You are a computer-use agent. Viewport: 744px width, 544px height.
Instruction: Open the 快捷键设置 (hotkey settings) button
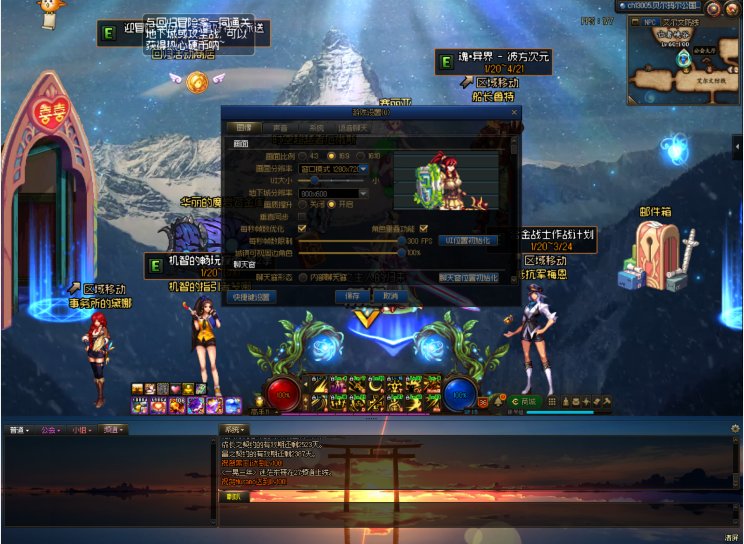249,296
